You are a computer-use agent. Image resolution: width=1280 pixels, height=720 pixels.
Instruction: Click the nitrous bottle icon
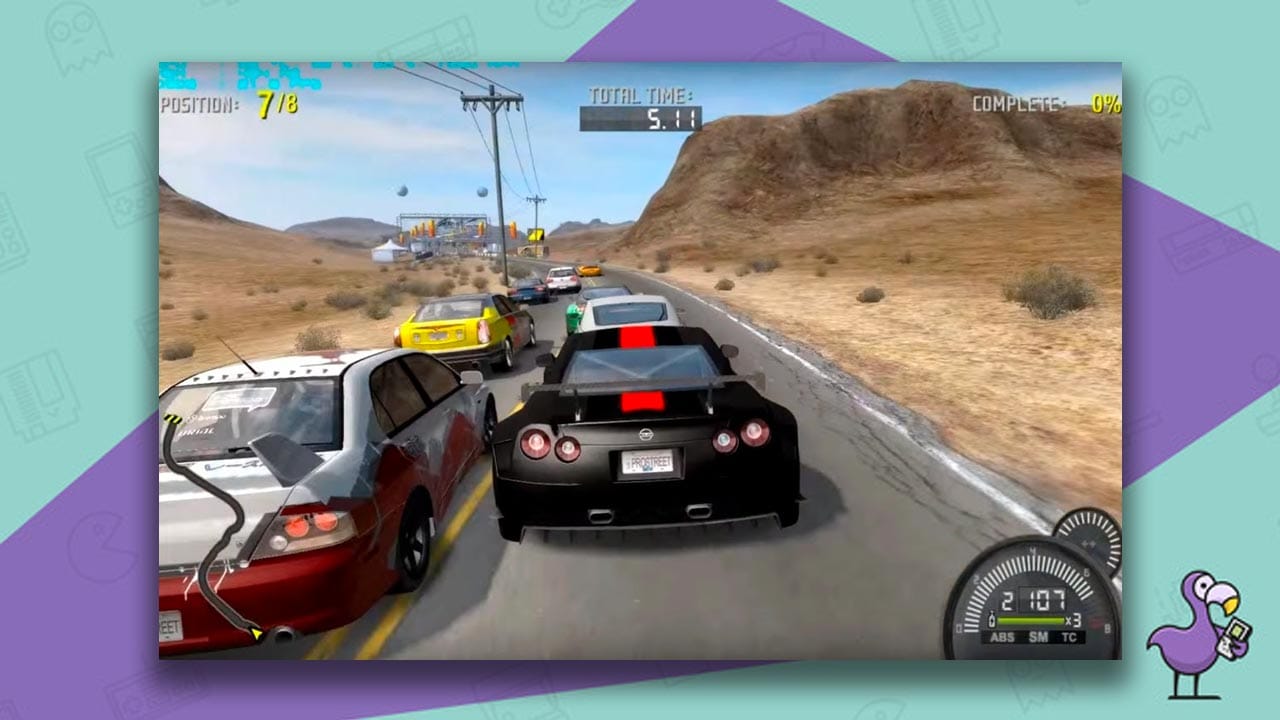[x=991, y=618]
